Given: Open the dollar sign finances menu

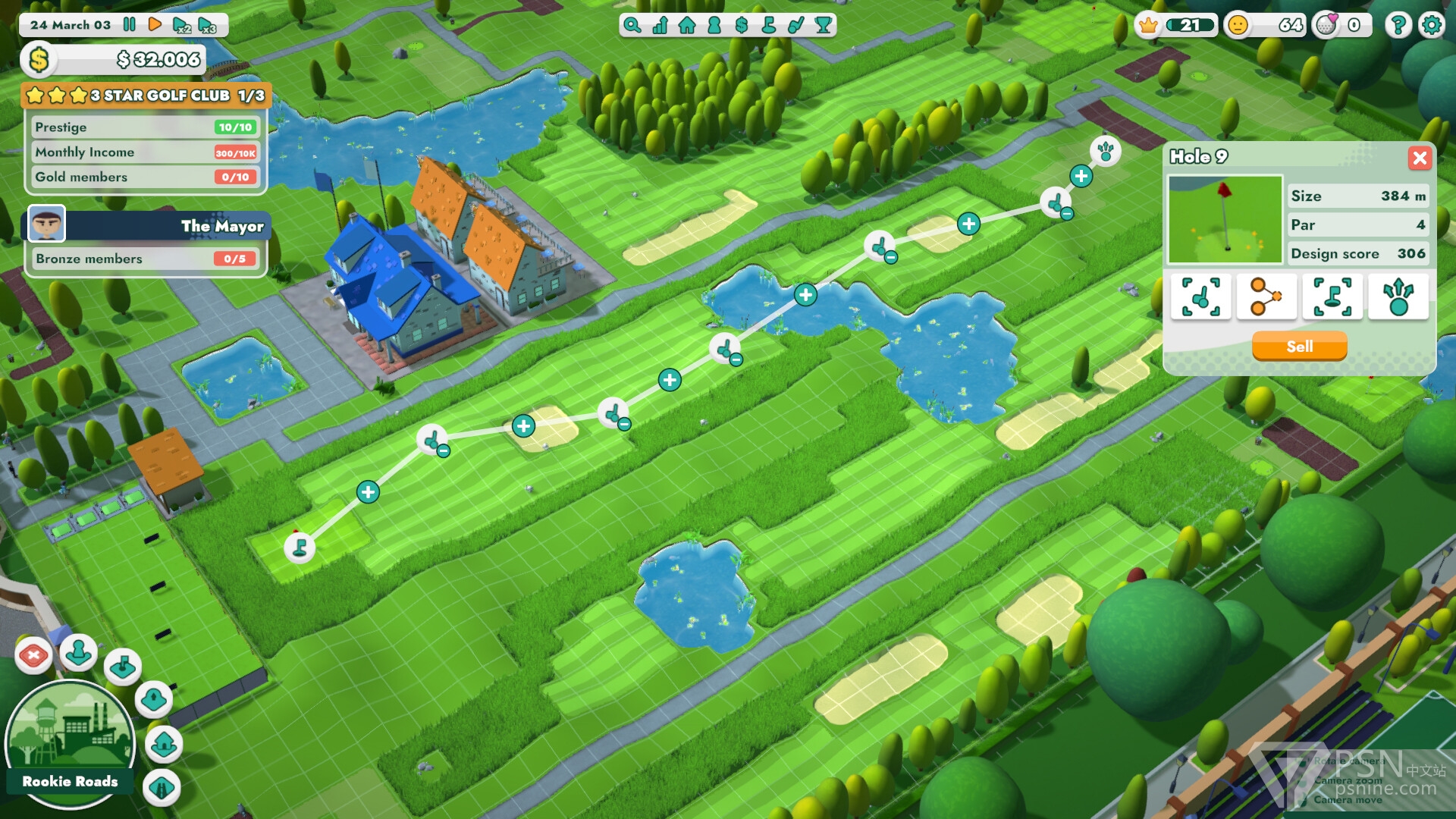Looking at the screenshot, I should click(x=742, y=25).
